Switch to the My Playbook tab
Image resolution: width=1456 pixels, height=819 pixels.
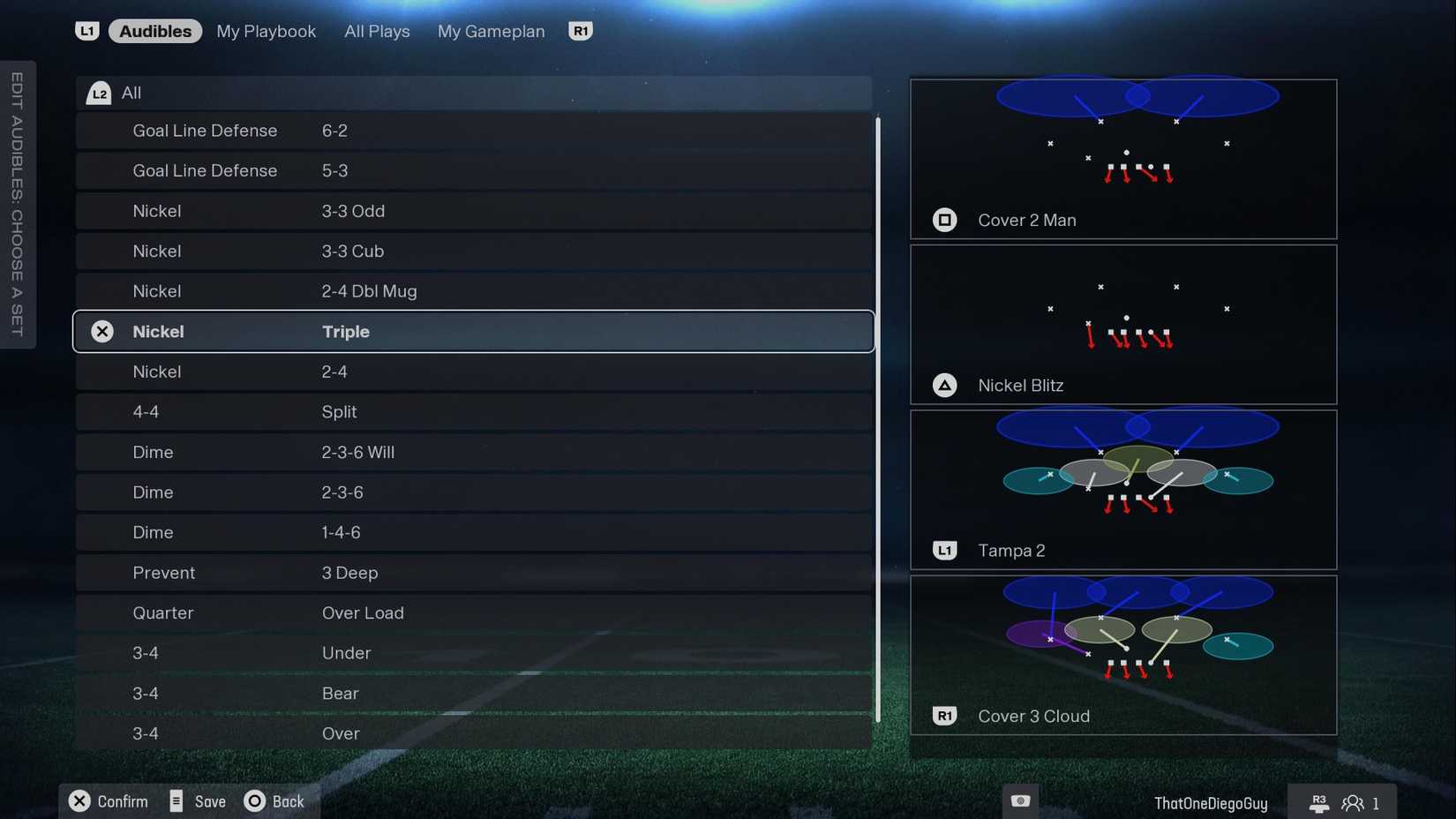[266, 30]
